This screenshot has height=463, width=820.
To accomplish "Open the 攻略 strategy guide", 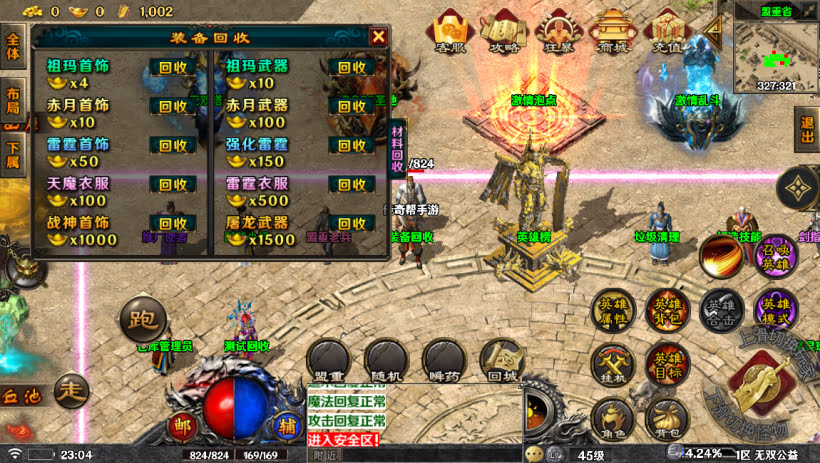I will tap(505, 32).
